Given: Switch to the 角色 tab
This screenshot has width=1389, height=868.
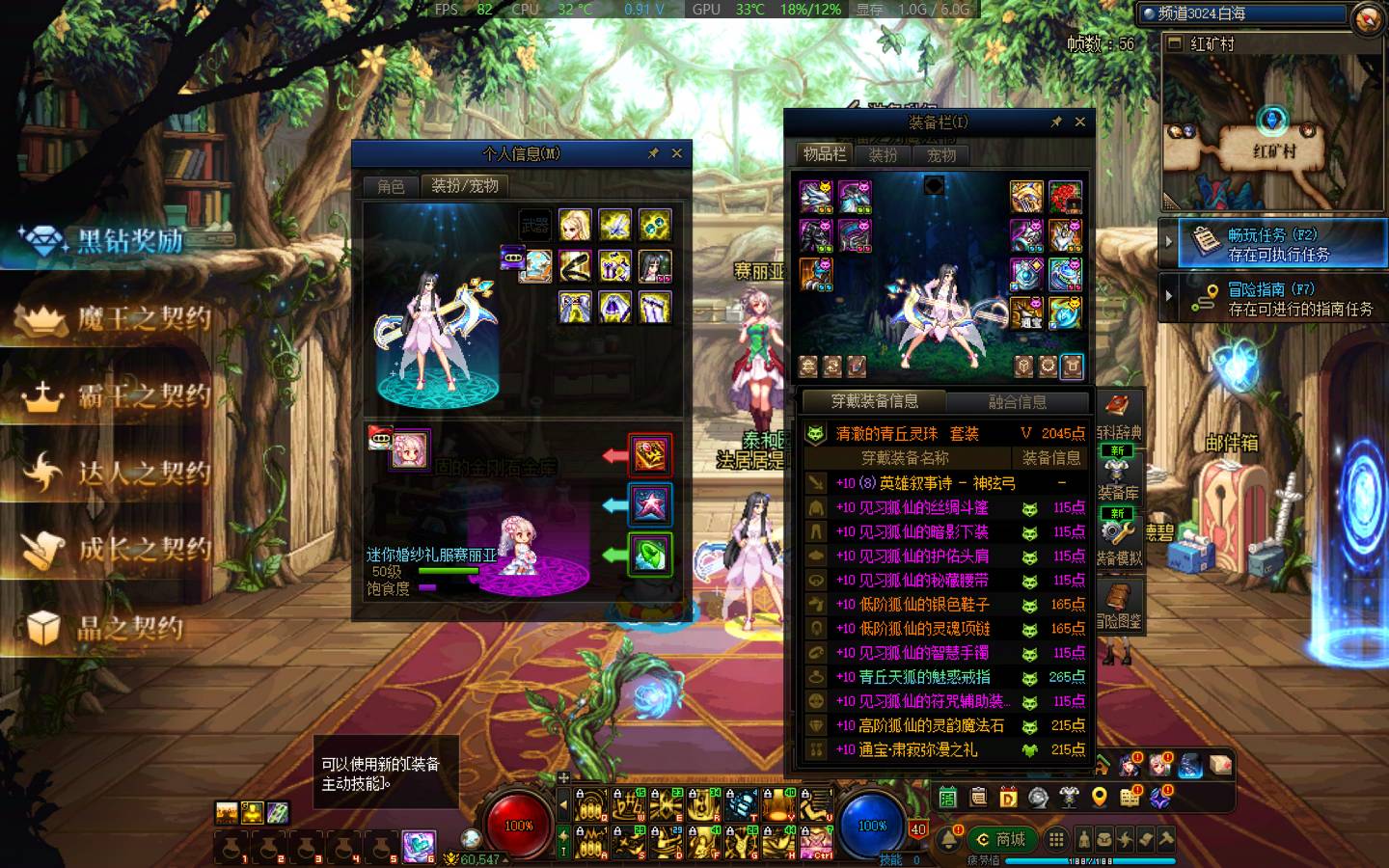Looking at the screenshot, I should tap(391, 186).
